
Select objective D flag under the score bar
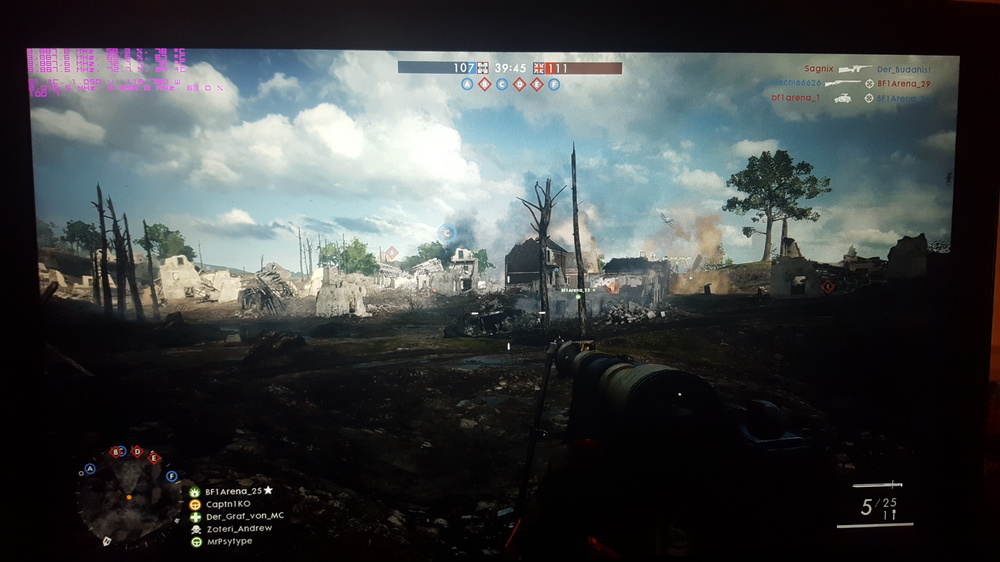(519, 85)
